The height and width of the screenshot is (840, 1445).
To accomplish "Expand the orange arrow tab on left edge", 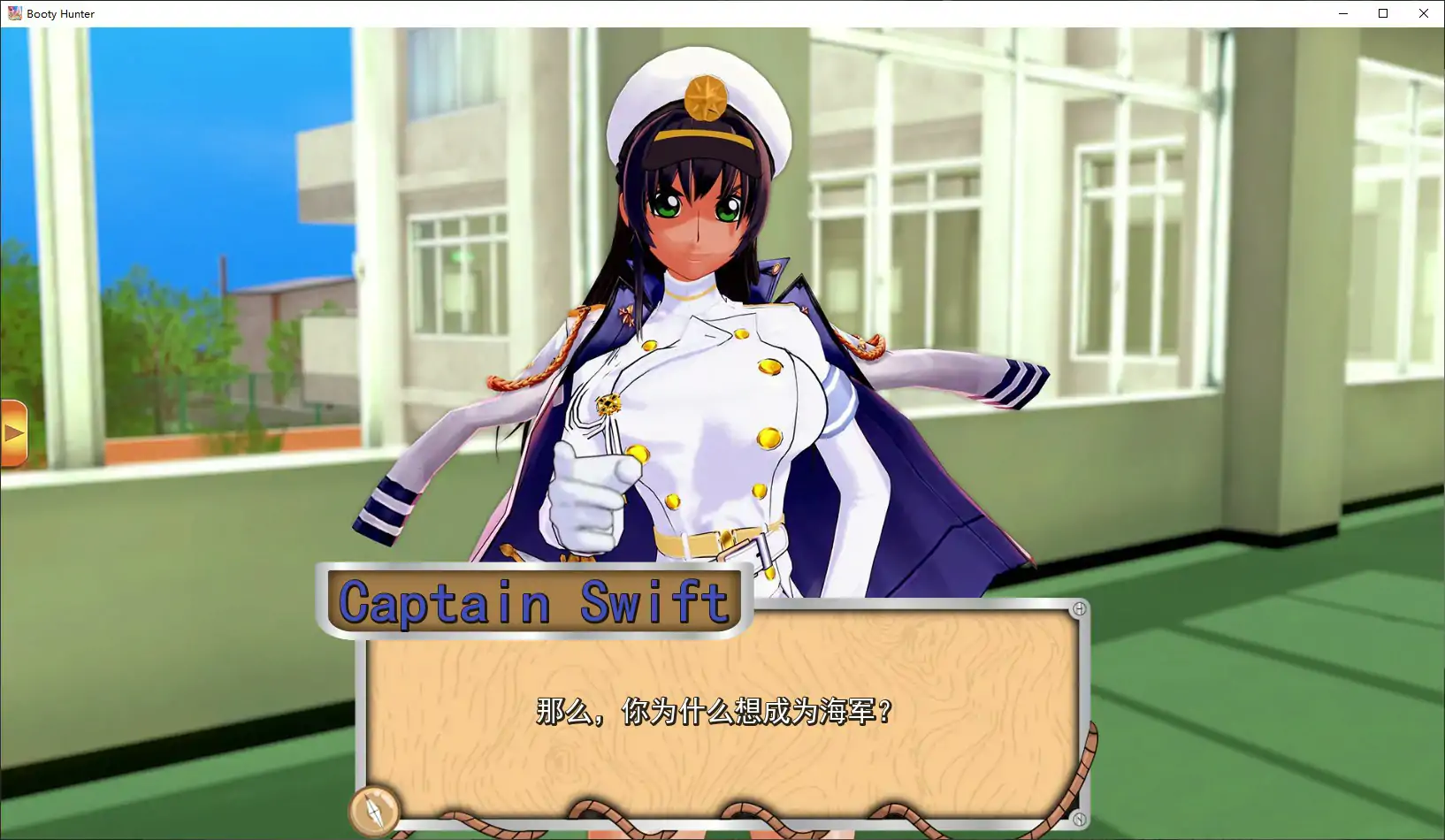I will (x=13, y=431).
